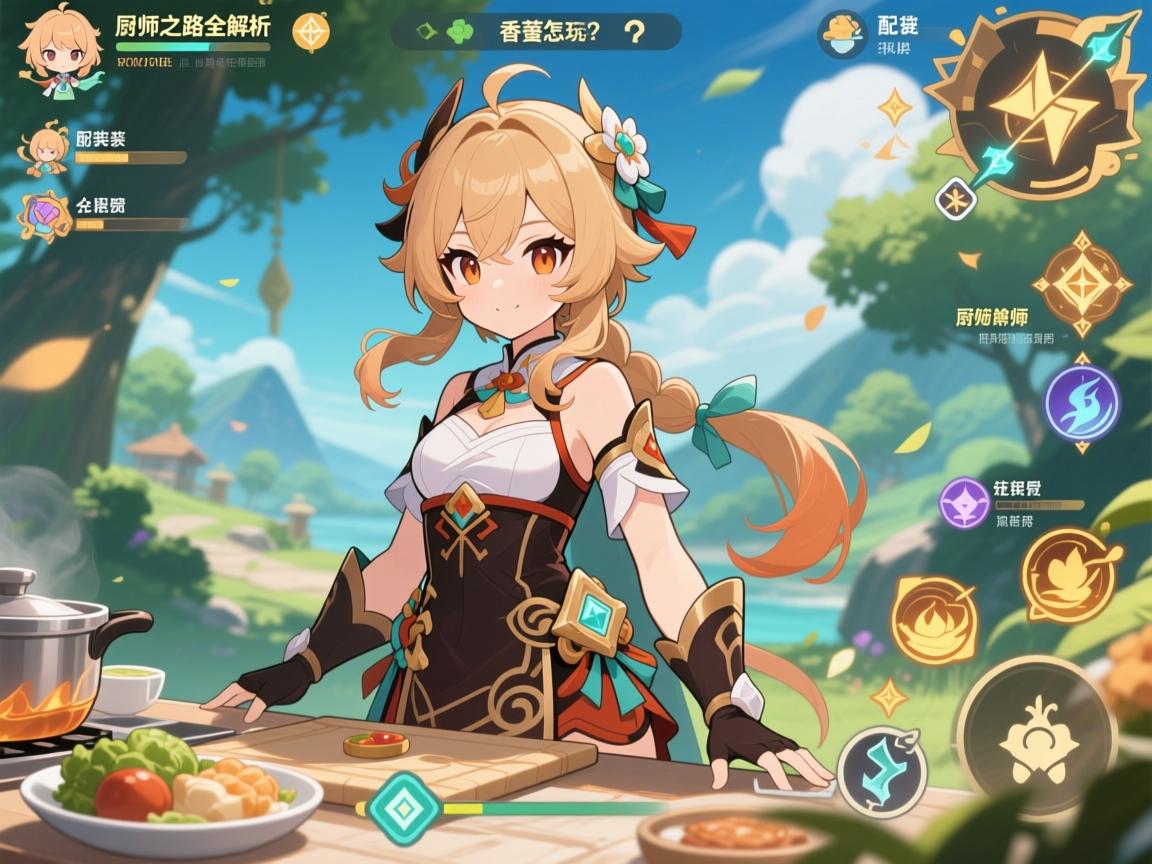This screenshot has height=864, width=1152.
Task: Tap the orange diamond emblem beside the title
Action: [x=311, y=32]
